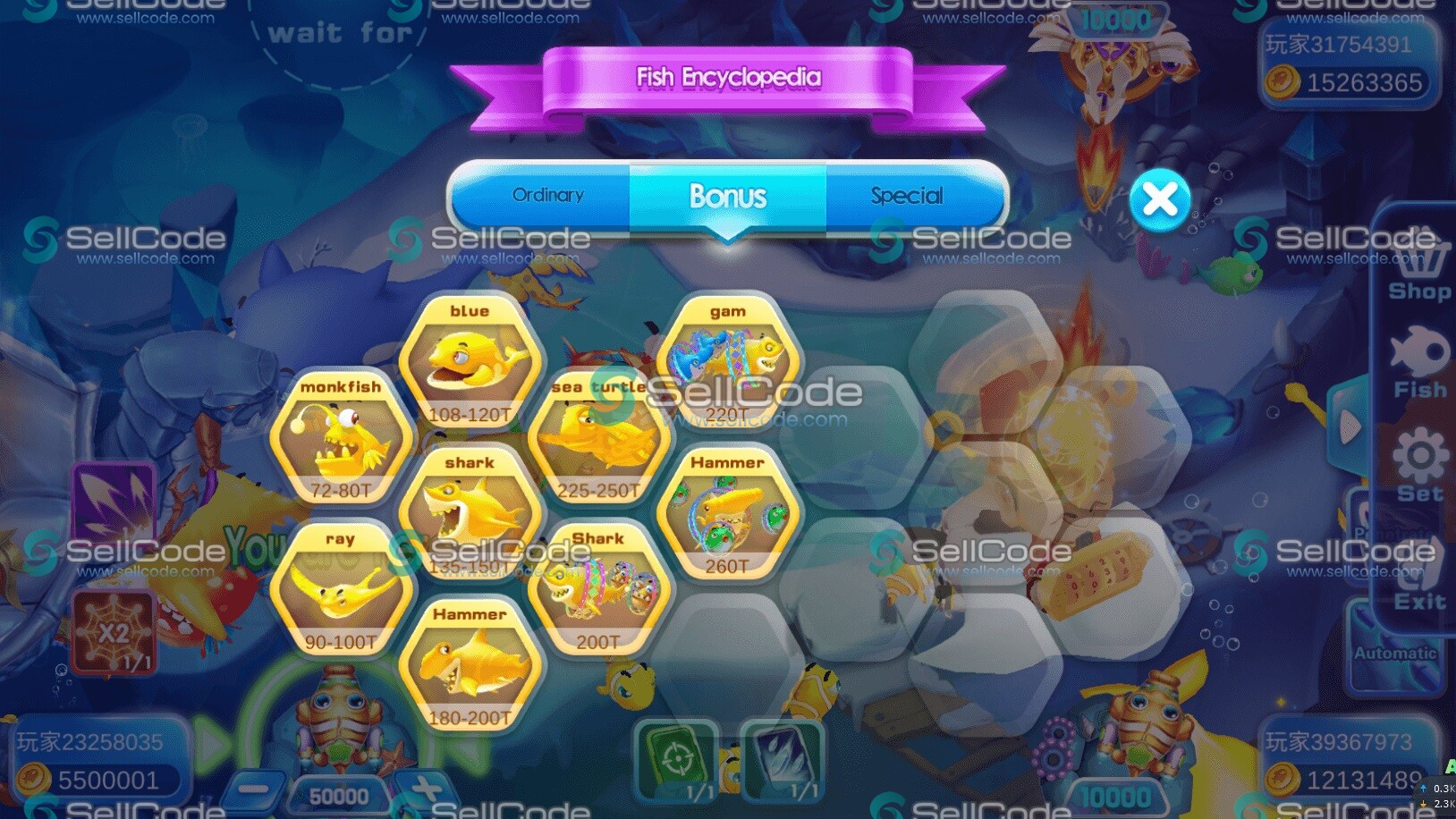Select the Bonus tab

click(727, 196)
